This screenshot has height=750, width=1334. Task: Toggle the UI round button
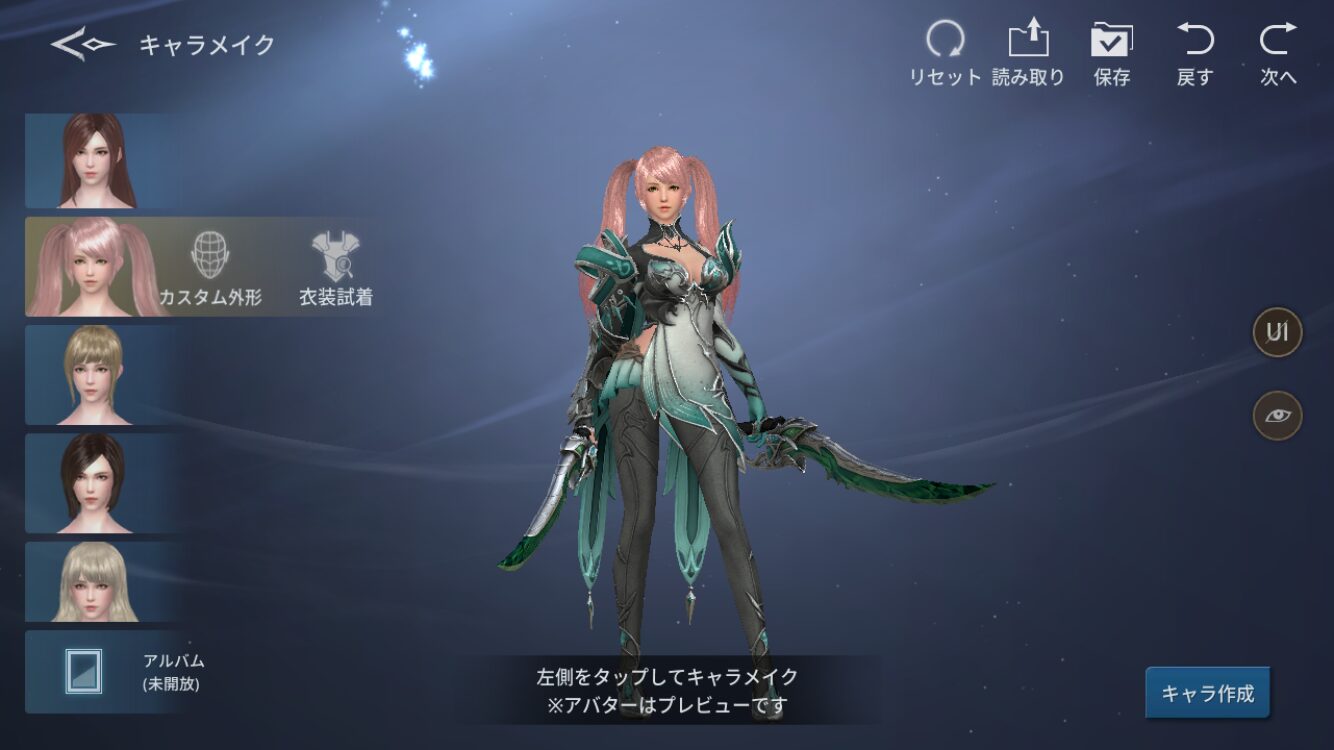tap(1277, 332)
